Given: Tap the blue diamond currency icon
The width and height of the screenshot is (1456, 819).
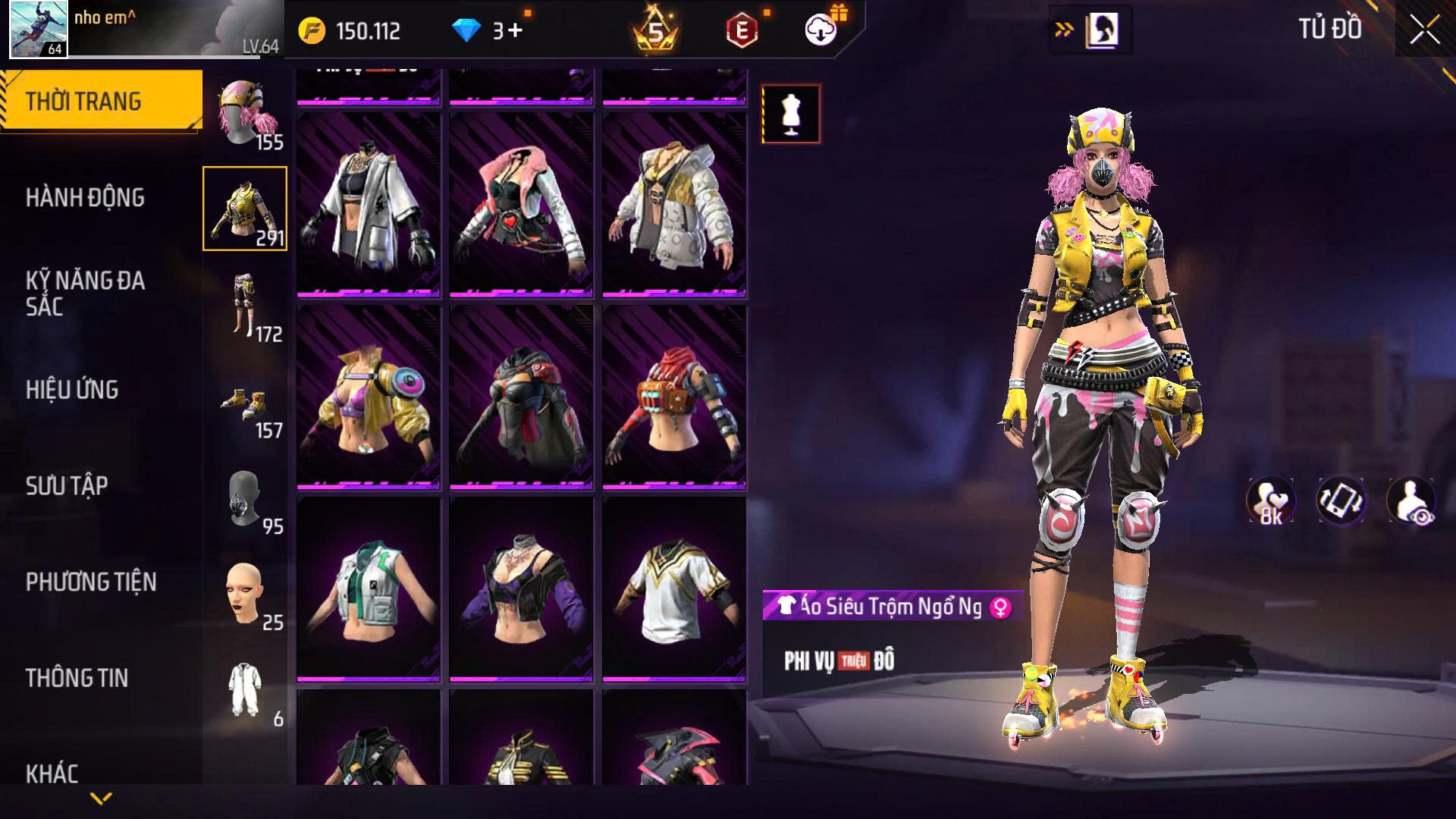Looking at the screenshot, I should (x=466, y=31).
